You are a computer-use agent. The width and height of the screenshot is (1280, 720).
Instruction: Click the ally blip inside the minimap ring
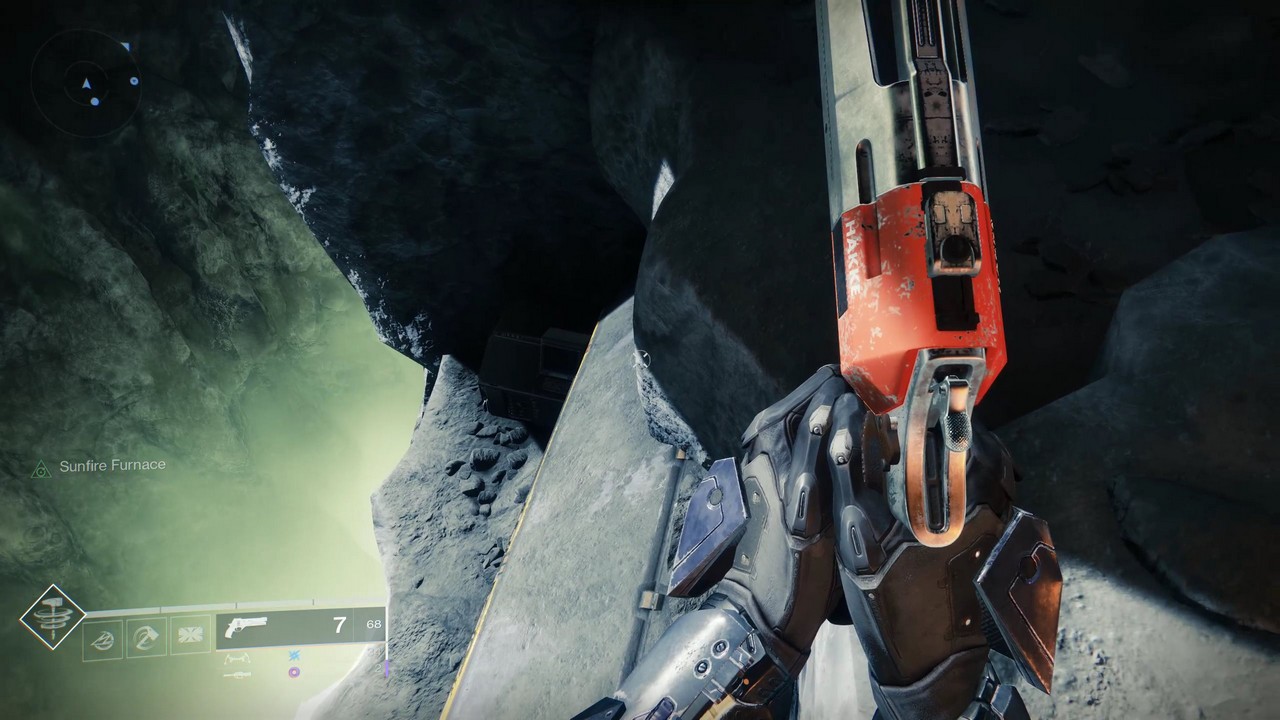(x=95, y=102)
